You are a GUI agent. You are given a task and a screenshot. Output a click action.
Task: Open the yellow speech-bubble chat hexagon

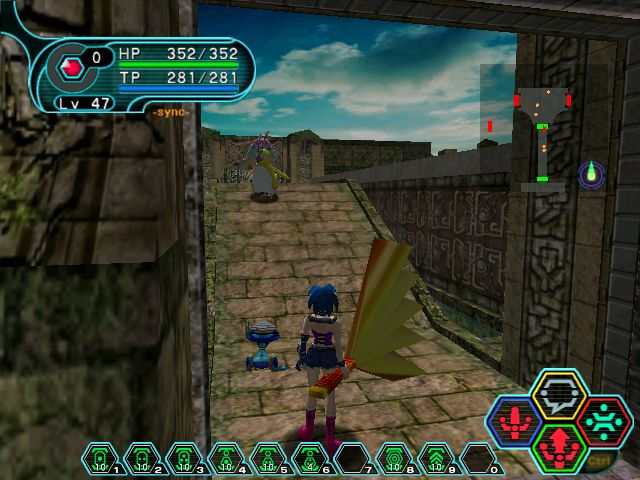[559, 394]
